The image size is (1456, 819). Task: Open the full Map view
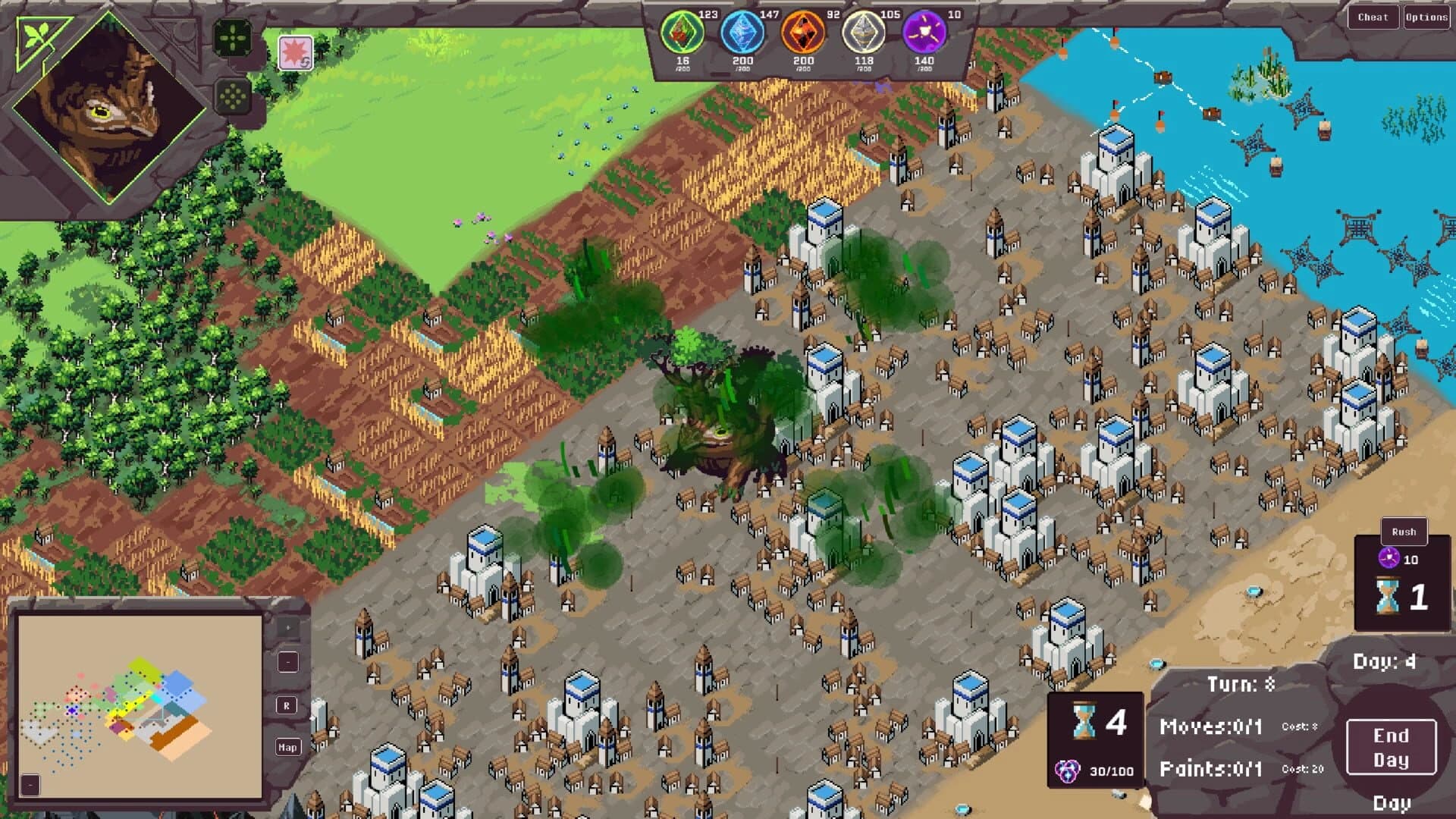click(287, 747)
